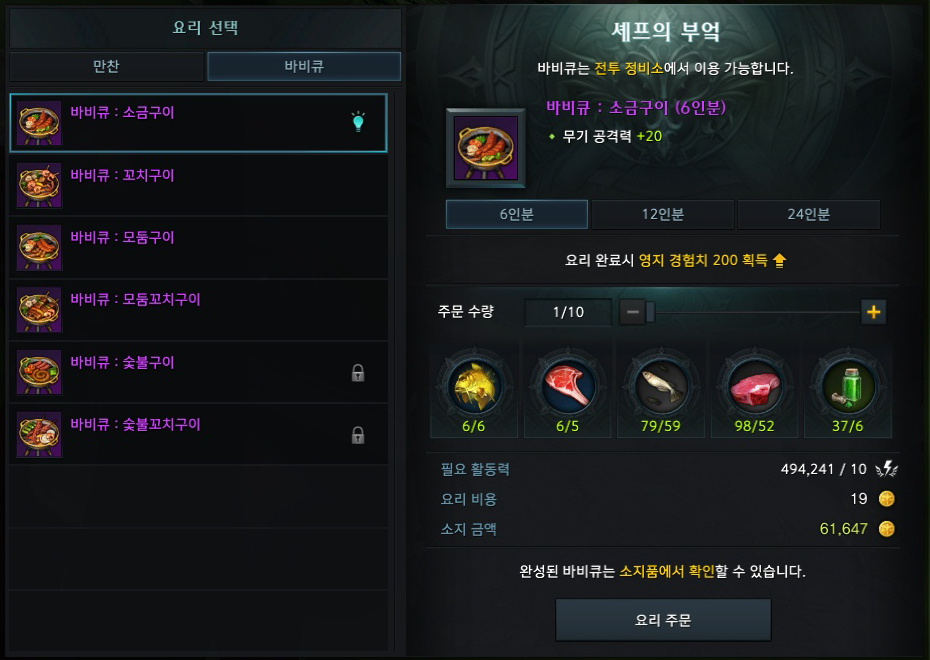Viewport: 930px width, 660px height.
Task: Open the 바비큐 : 모둠꼬치구이 recipe
Action: coord(198,309)
